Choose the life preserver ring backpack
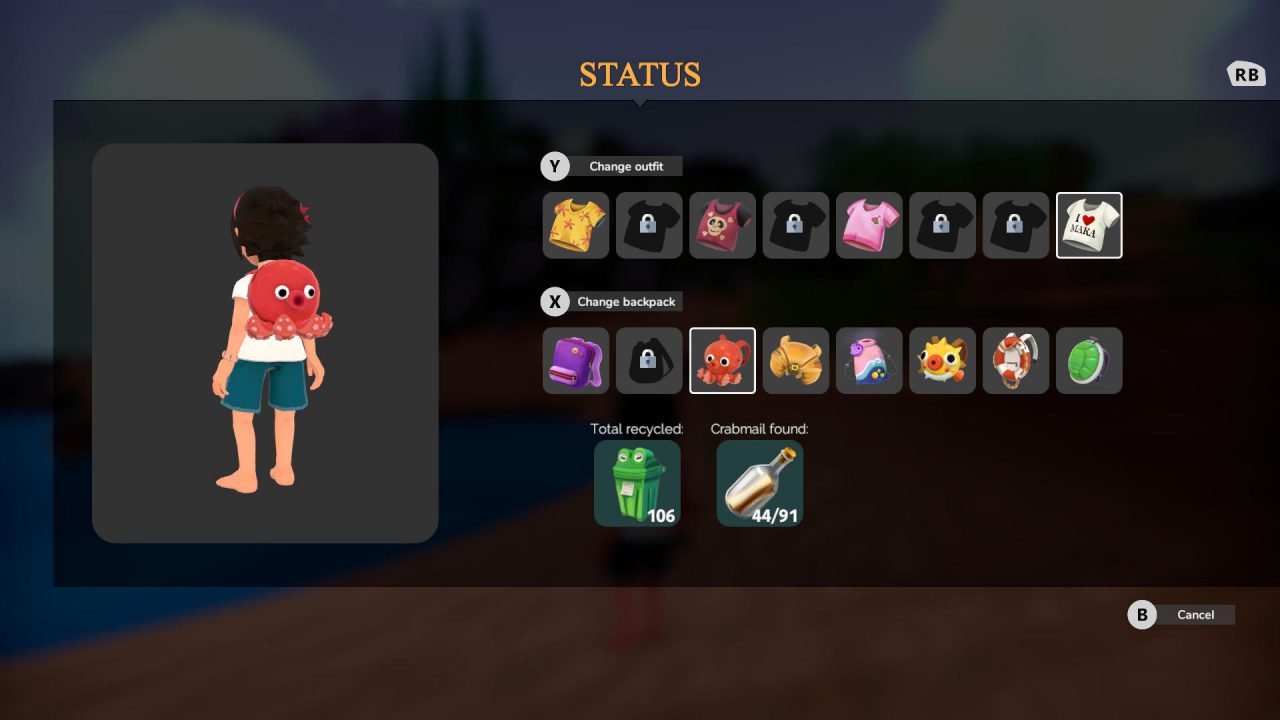The width and height of the screenshot is (1280, 720). [x=1016, y=360]
